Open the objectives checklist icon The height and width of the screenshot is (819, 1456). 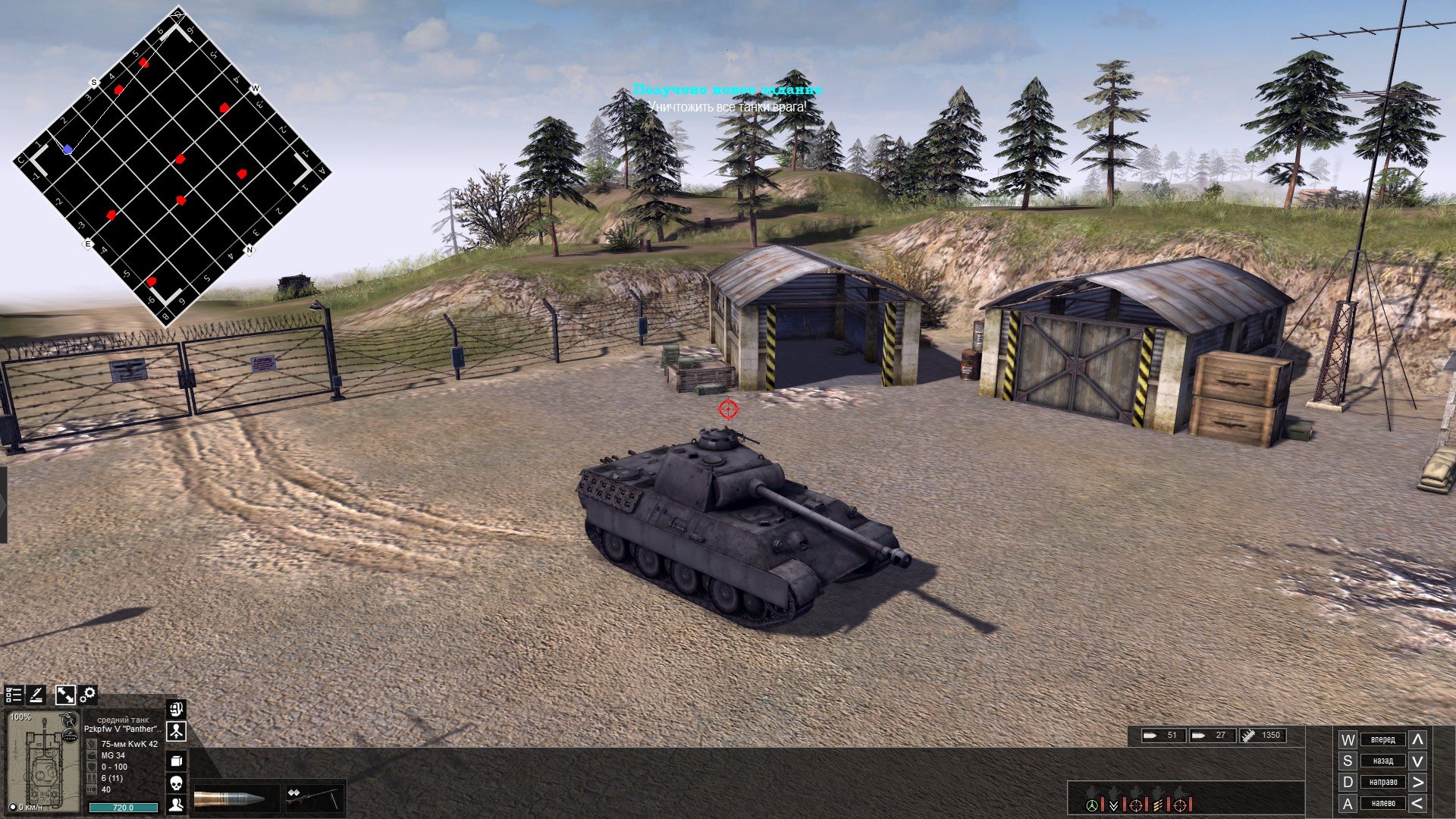[x=14, y=695]
